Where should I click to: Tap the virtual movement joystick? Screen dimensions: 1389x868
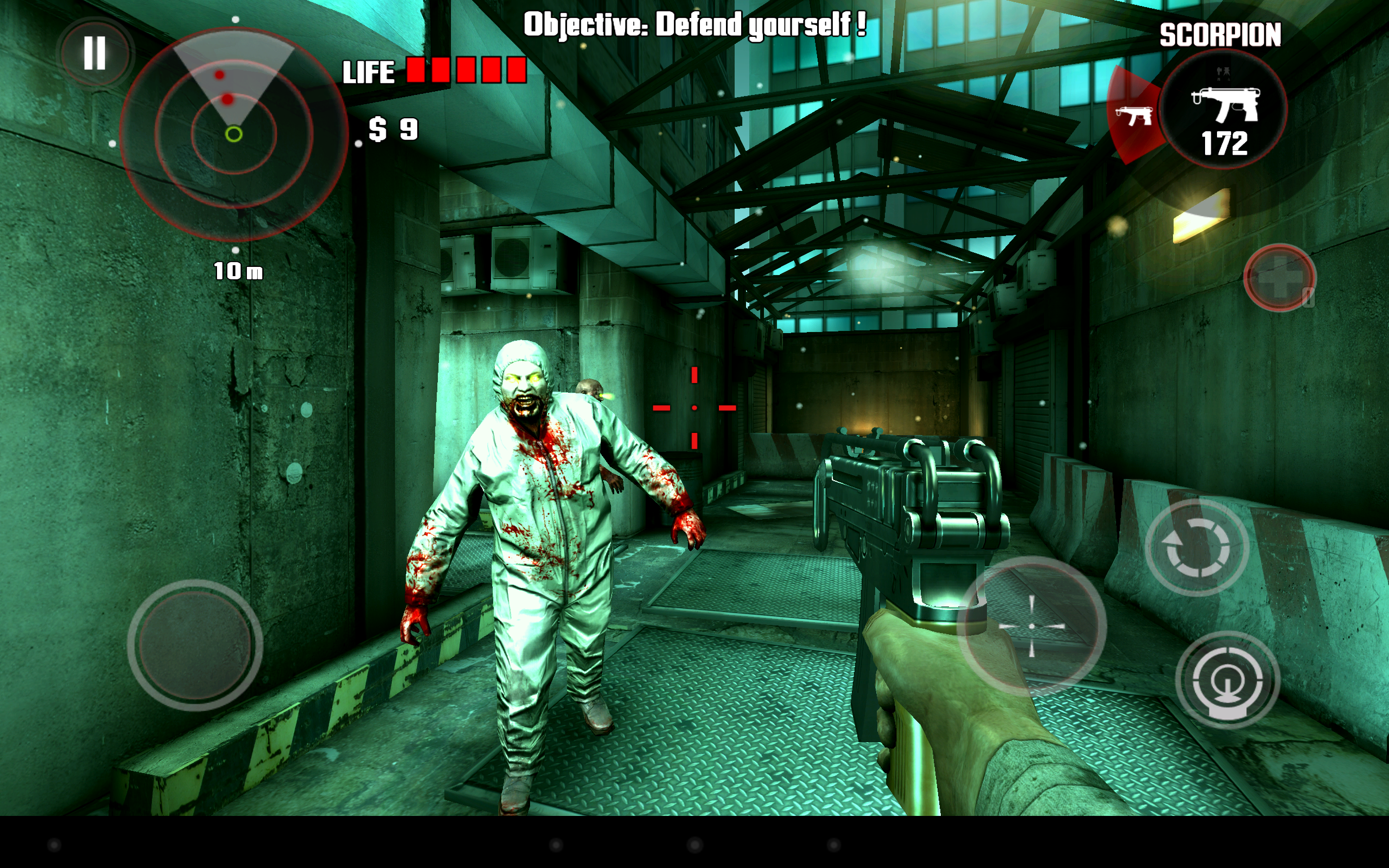(195, 645)
